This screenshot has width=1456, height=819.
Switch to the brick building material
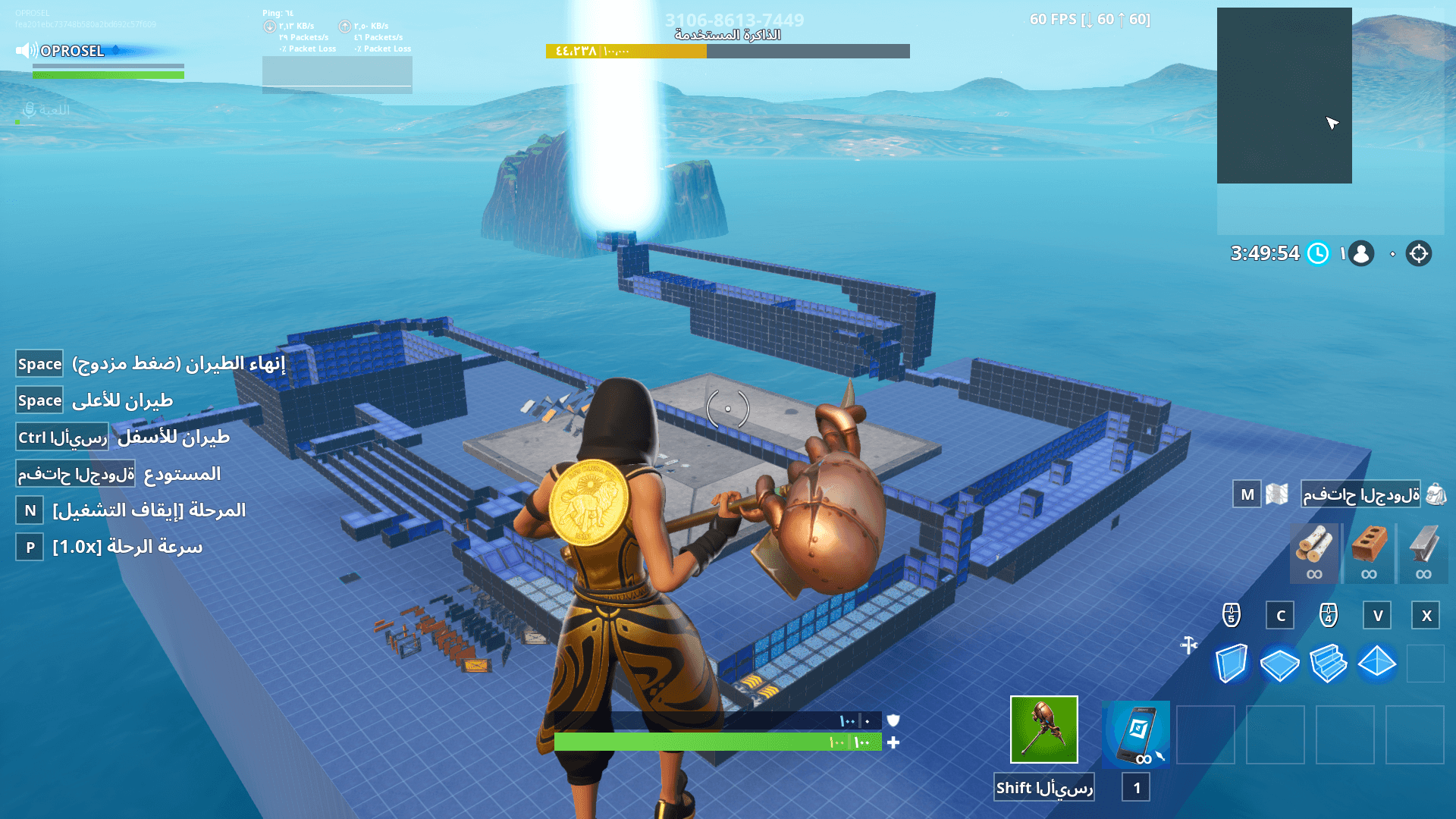click(1369, 554)
